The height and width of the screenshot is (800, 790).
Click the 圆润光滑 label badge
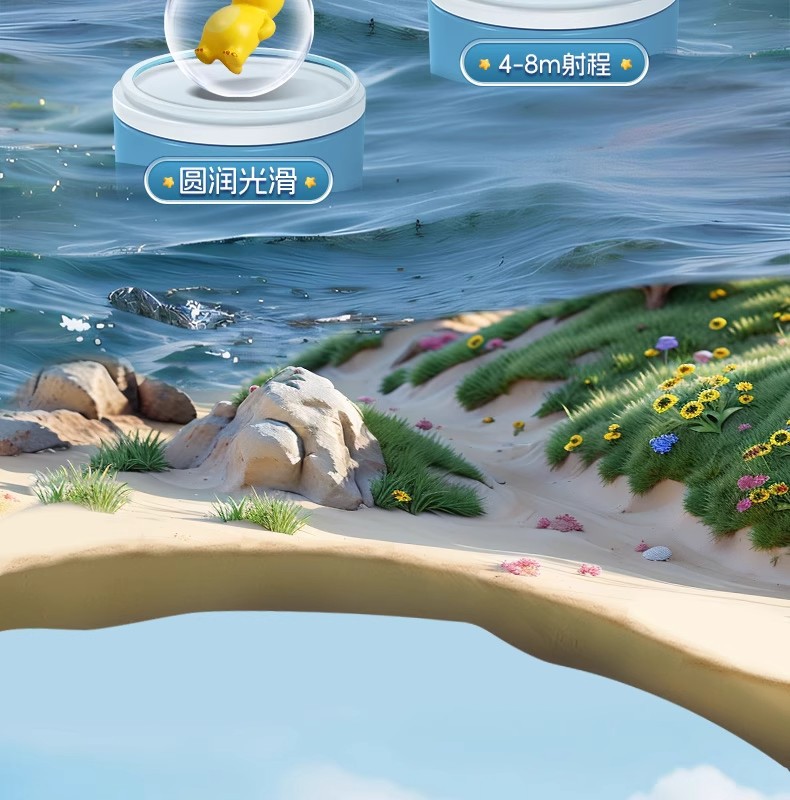pyautogui.click(x=238, y=181)
